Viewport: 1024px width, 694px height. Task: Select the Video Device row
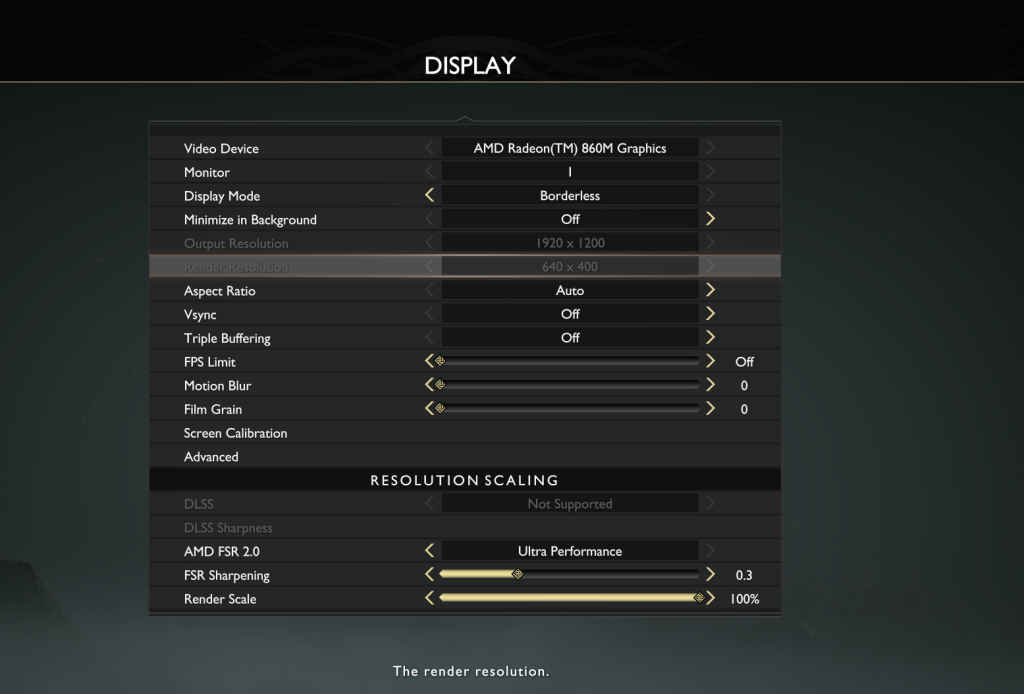coord(221,148)
